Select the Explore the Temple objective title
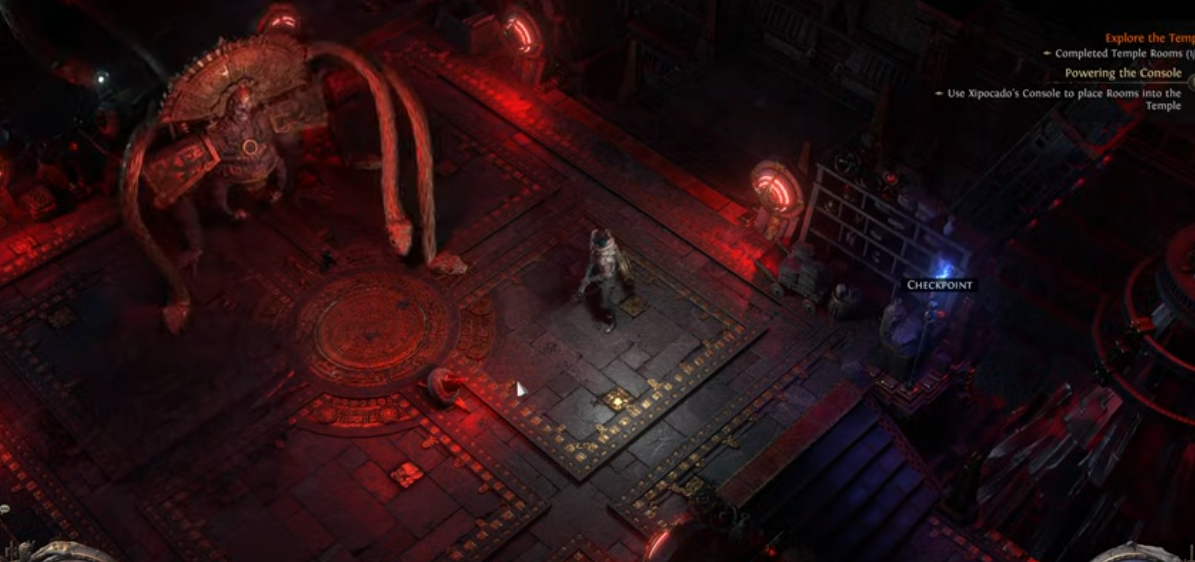 click(1149, 38)
